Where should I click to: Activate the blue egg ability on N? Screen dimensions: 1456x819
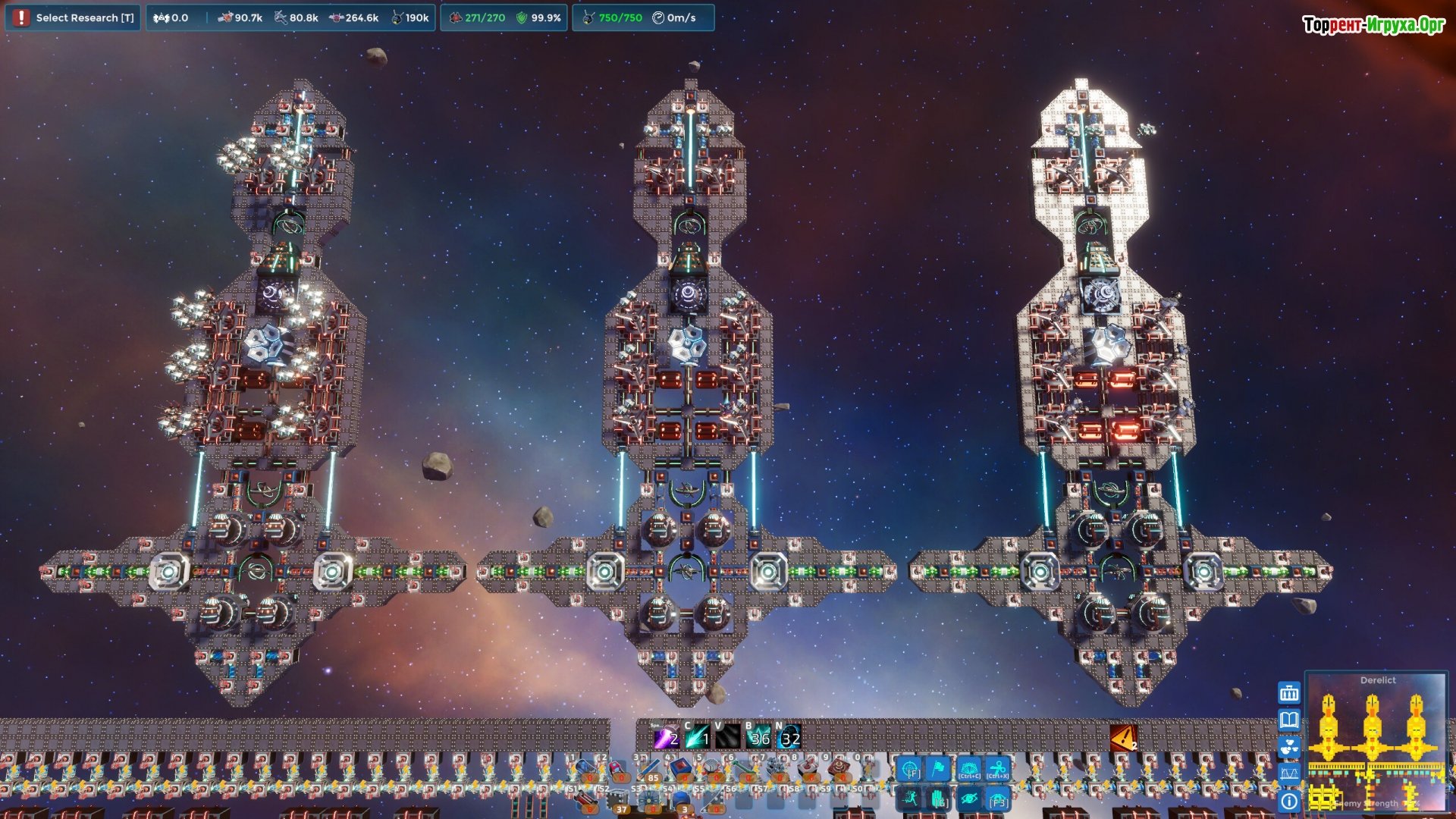click(x=789, y=737)
